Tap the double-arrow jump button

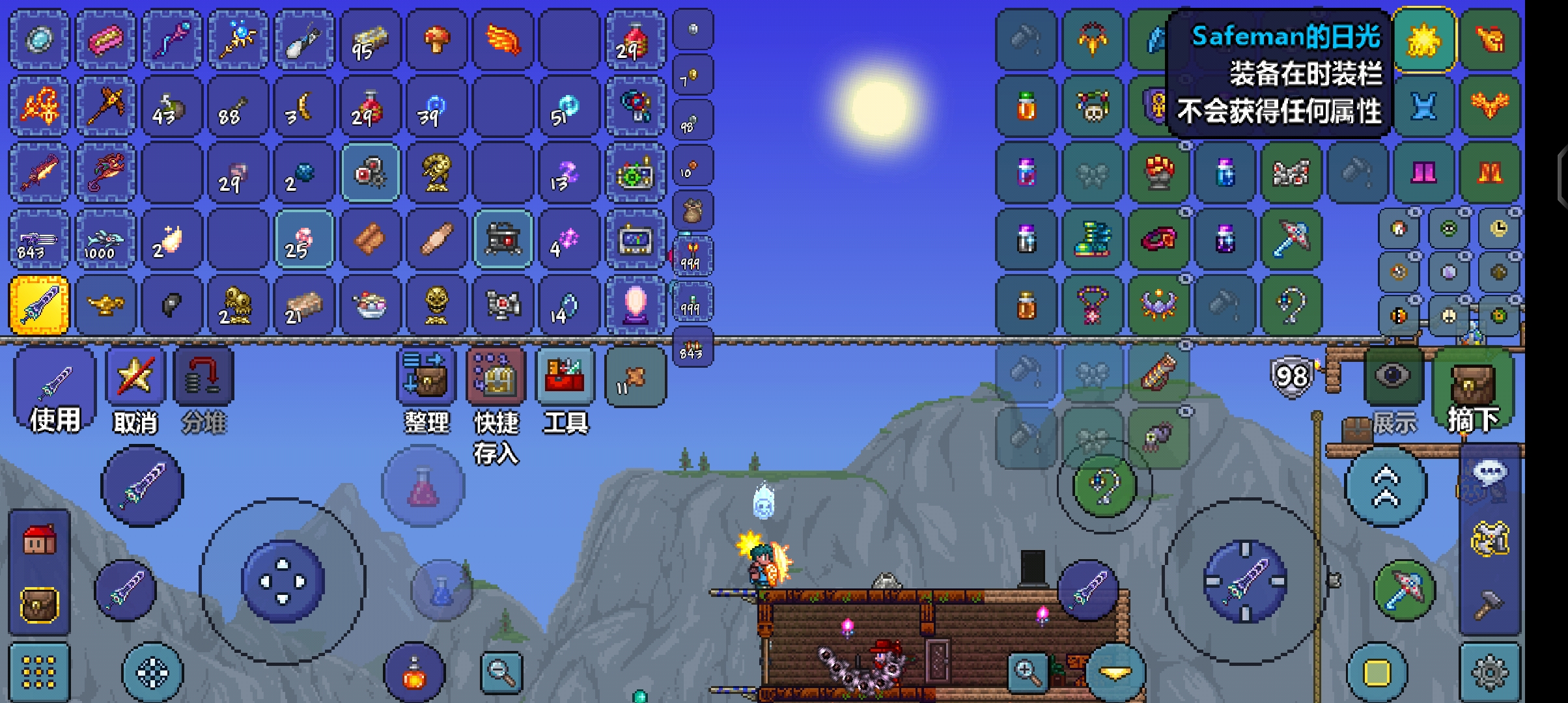coord(1386,486)
